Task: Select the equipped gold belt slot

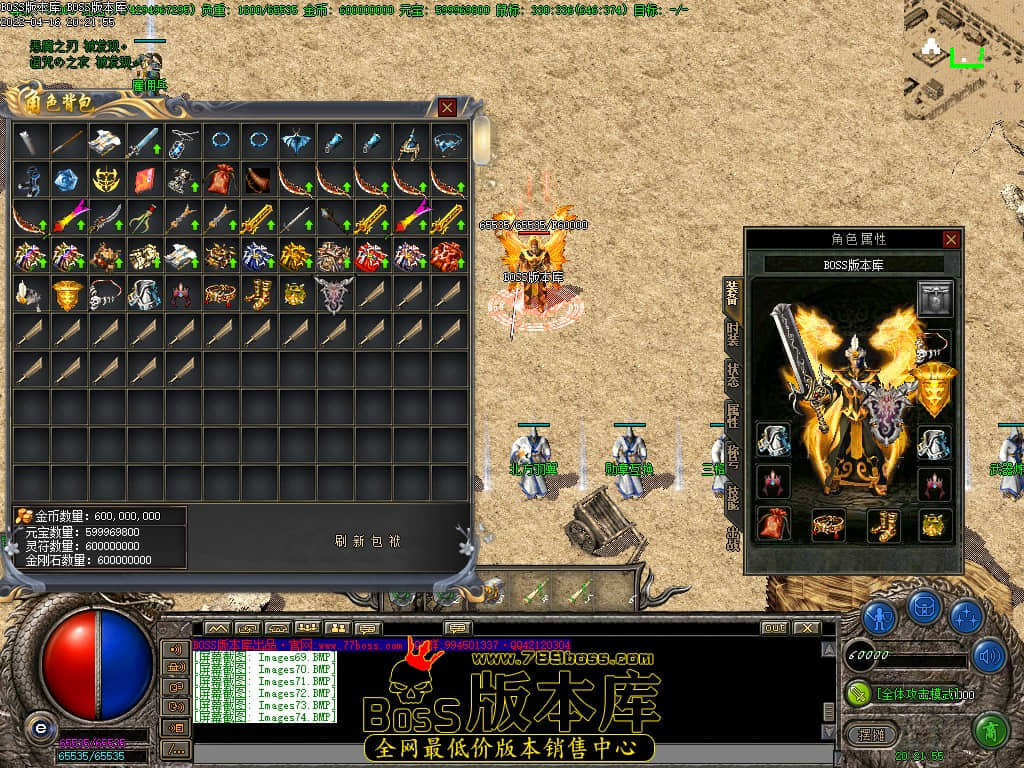Action: (x=828, y=523)
